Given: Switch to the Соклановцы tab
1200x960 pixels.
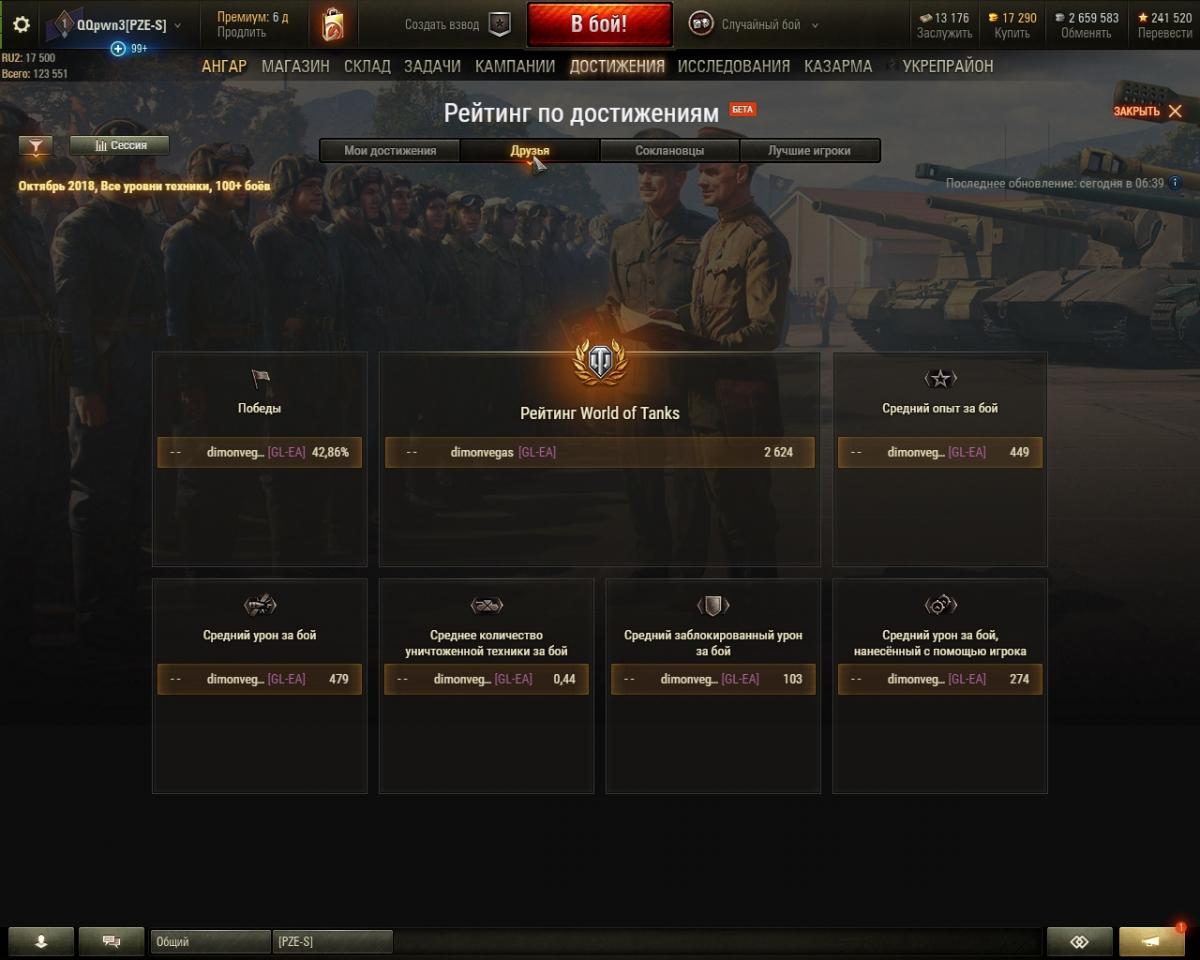Looking at the screenshot, I should tap(669, 151).
